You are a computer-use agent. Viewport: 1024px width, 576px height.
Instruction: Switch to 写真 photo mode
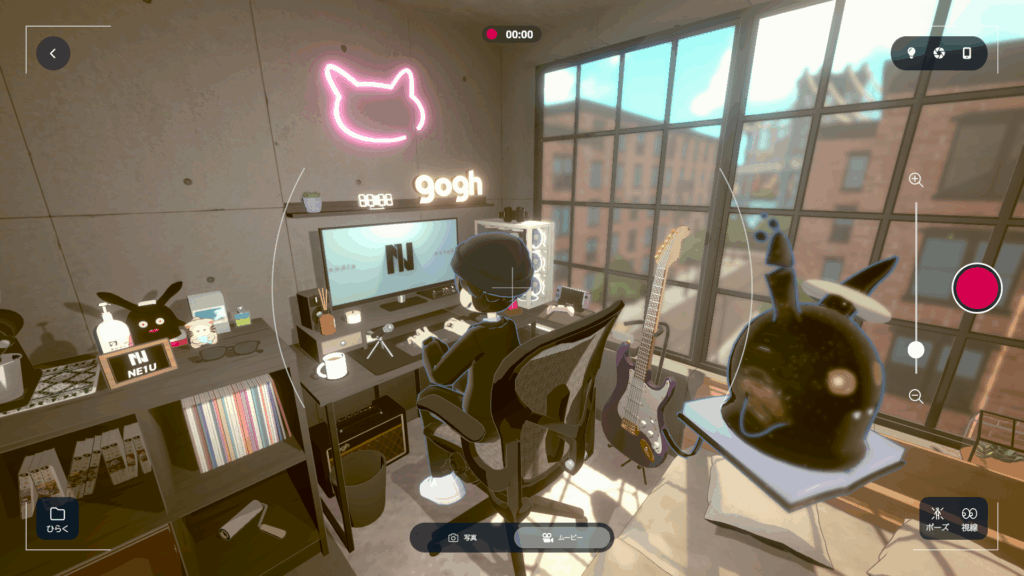(x=462, y=538)
